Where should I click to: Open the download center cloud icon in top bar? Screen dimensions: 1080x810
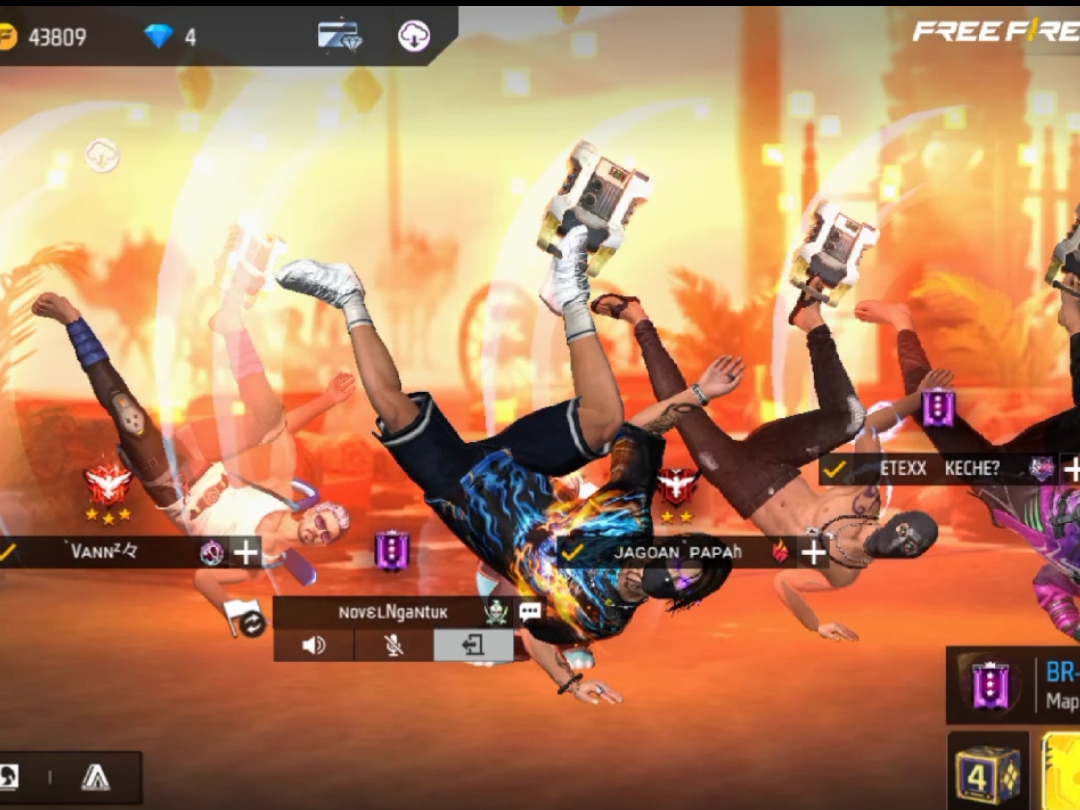[414, 36]
